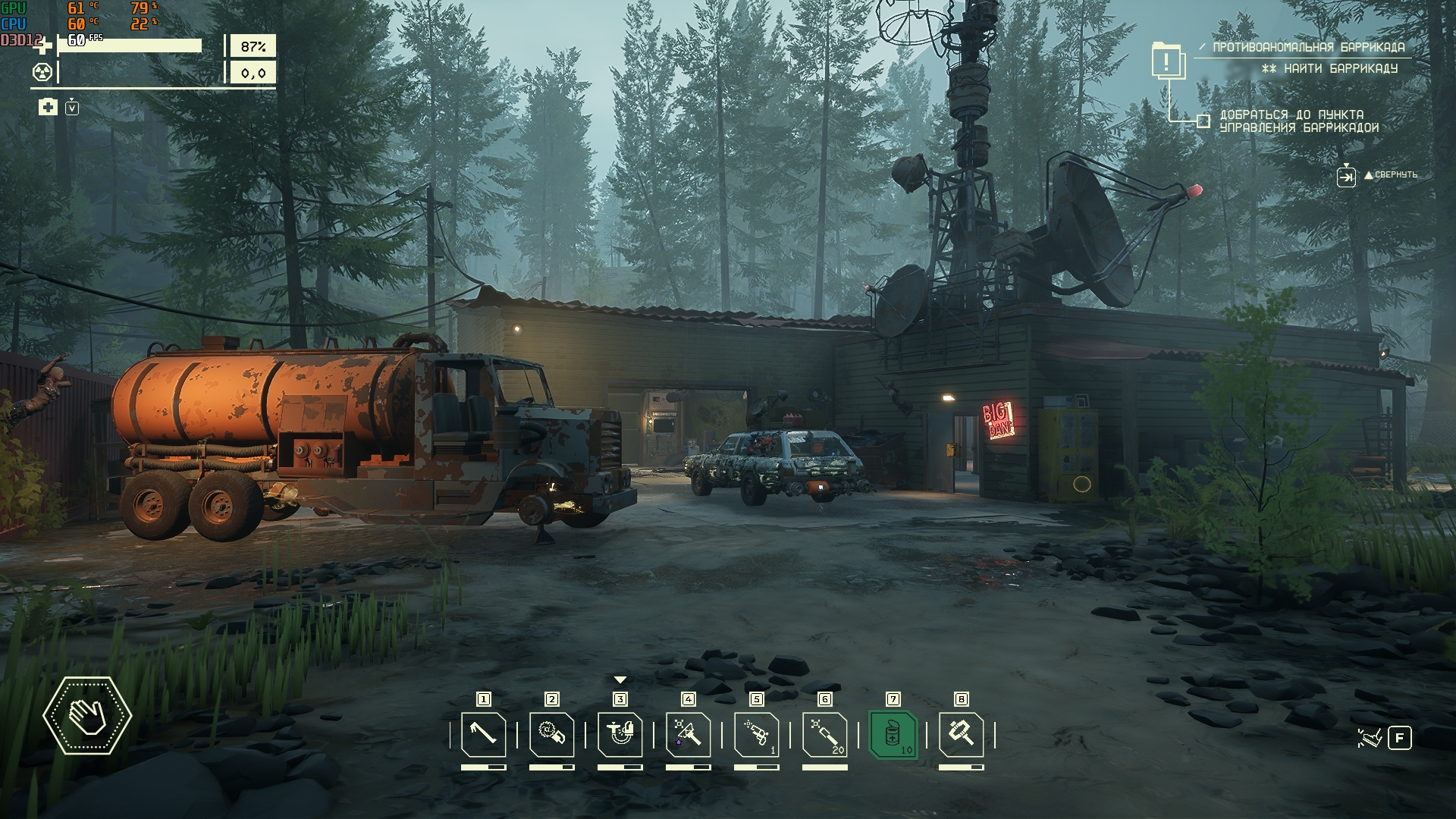Click the hexagonal open hand icon
The width and height of the screenshot is (1456, 819).
[87, 715]
